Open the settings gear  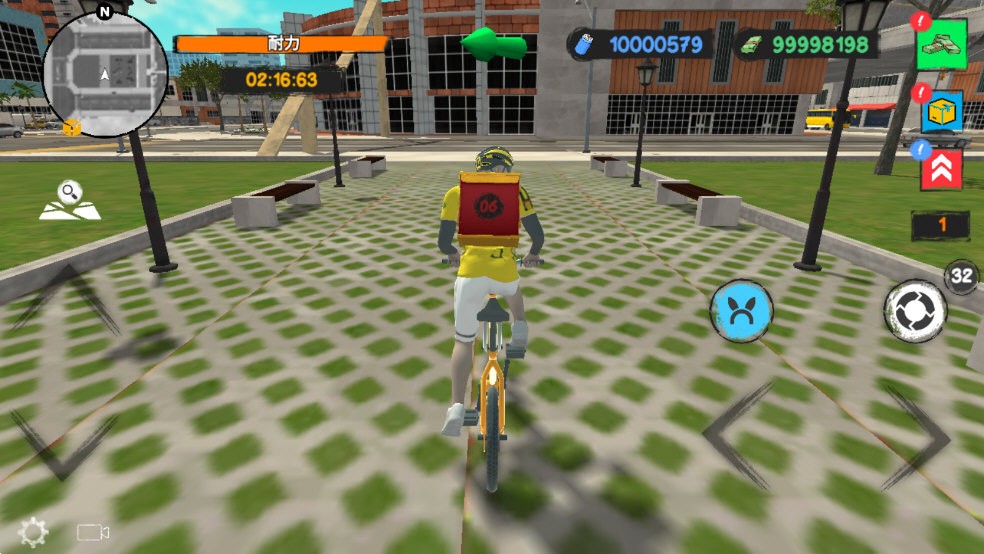tap(33, 532)
